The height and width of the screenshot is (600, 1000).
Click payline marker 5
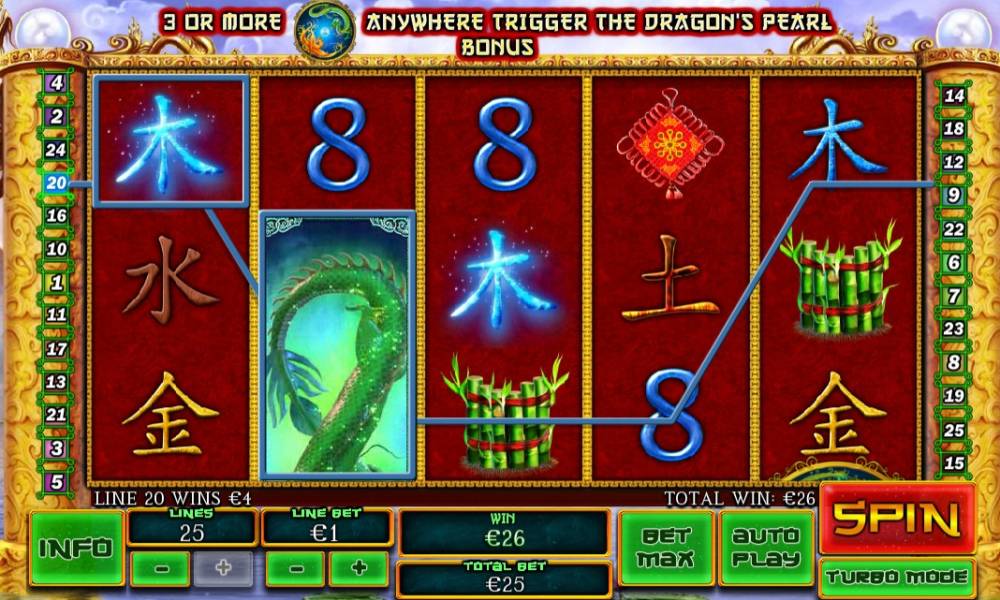click(56, 481)
